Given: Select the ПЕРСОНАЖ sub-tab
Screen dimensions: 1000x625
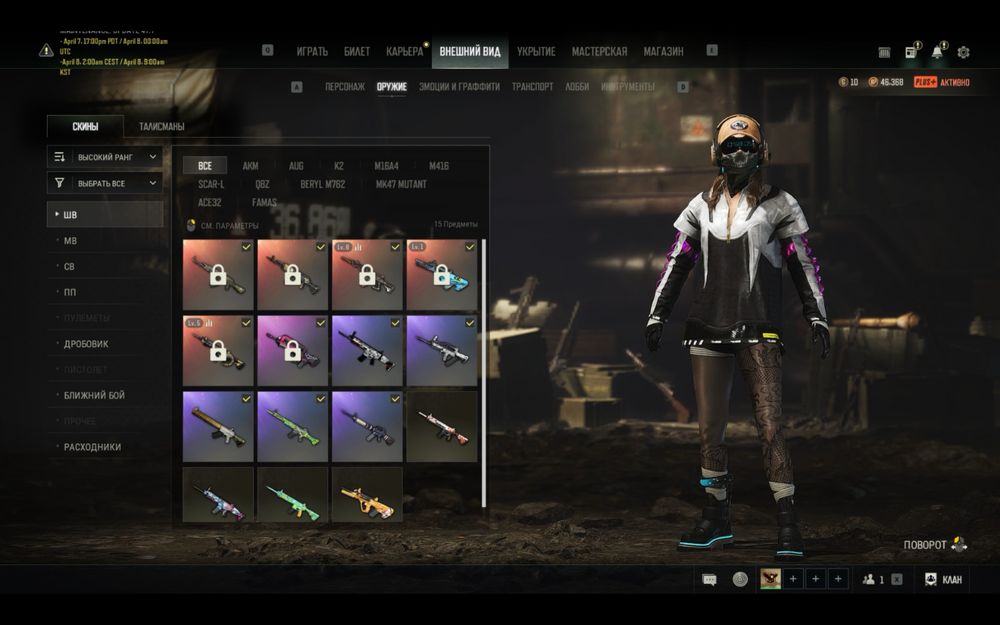Looking at the screenshot, I should pyautogui.click(x=345, y=87).
